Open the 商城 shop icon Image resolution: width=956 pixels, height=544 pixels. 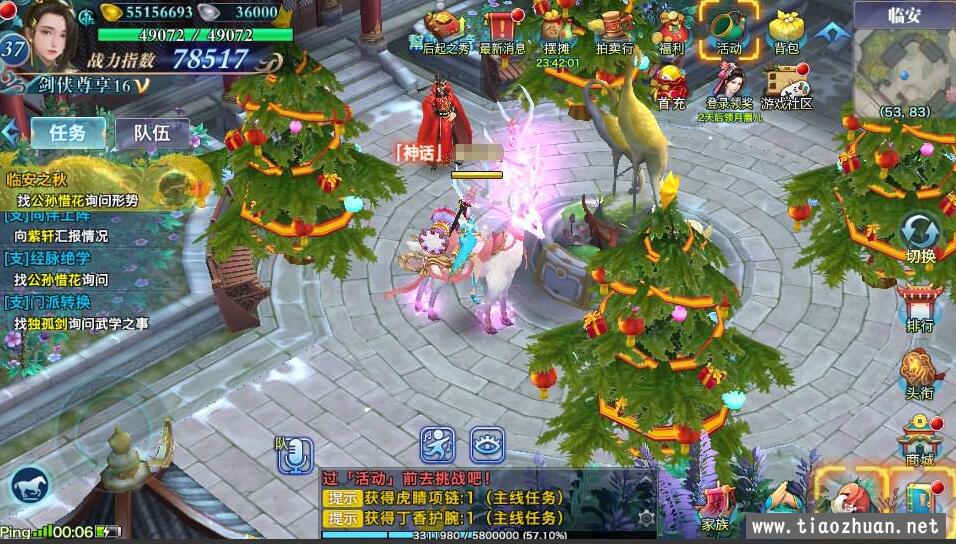tap(919, 440)
